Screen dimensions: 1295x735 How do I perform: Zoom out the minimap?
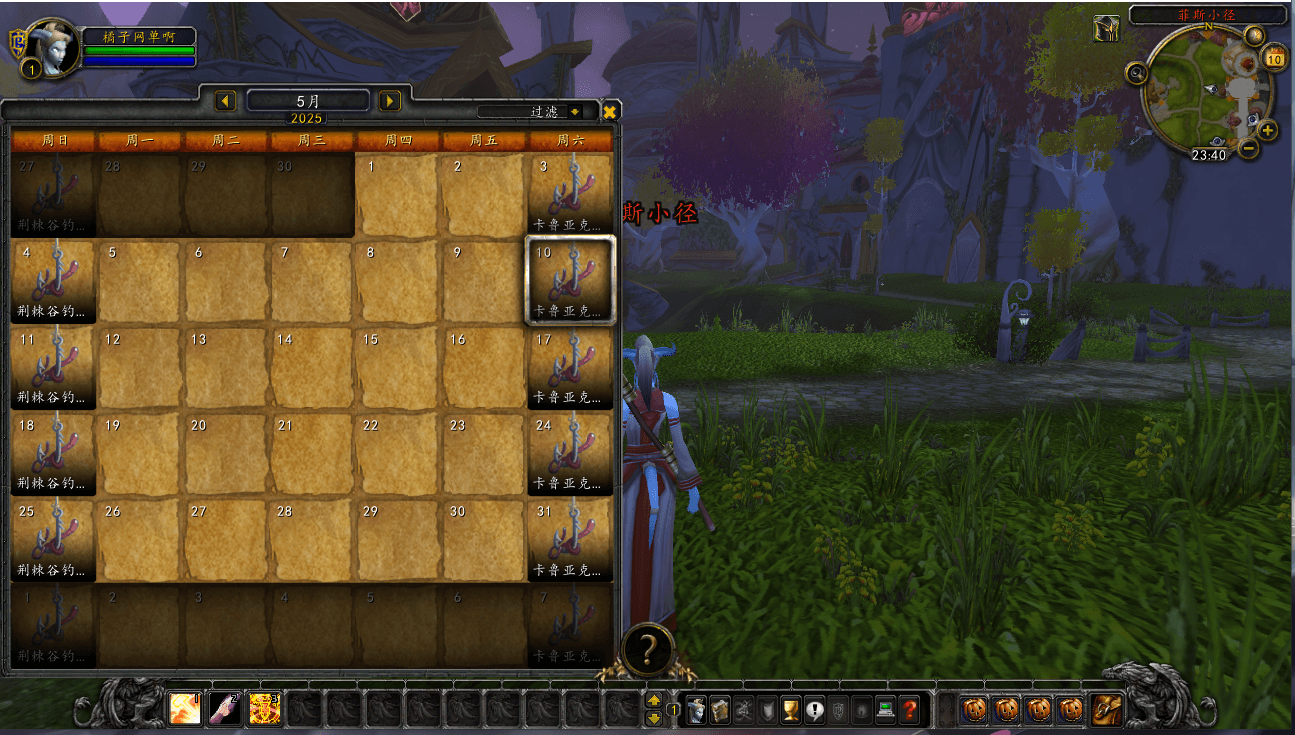point(1248,149)
